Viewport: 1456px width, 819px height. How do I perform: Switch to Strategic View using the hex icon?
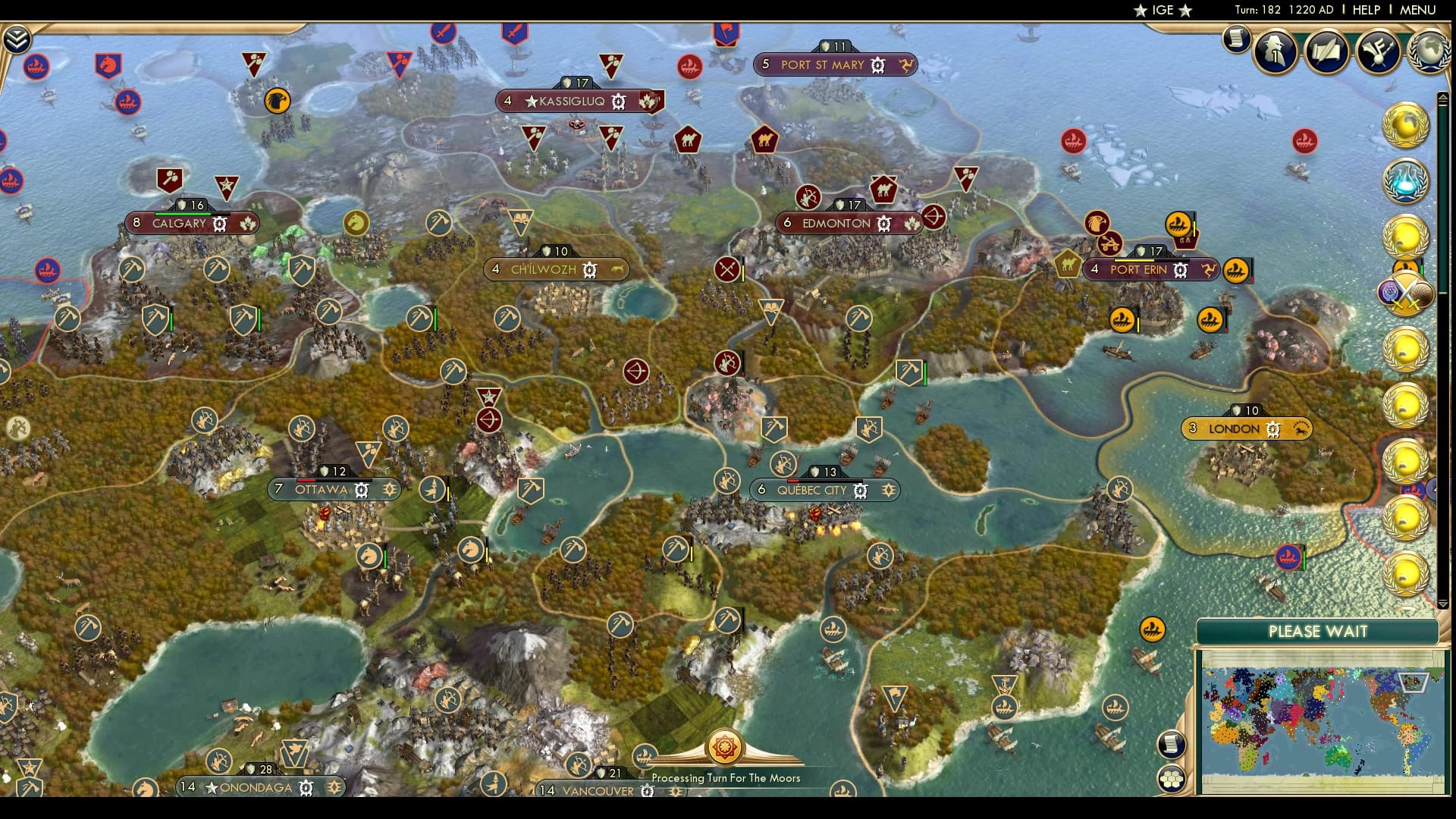(1171, 780)
